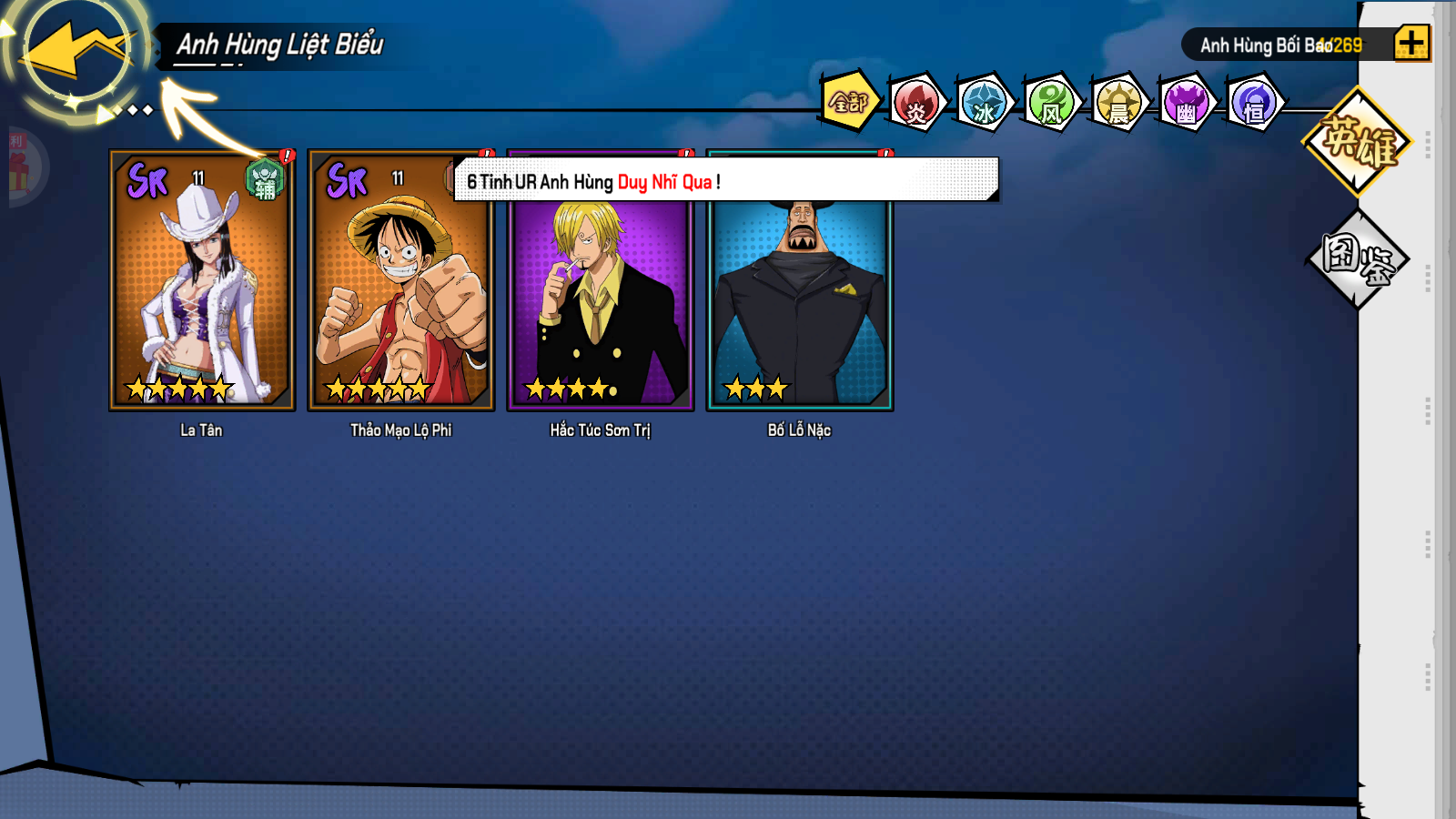Filter heroes by the red fire 炎 element
This screenshot has height=819, width=1456.
click(x=916, y=103)
